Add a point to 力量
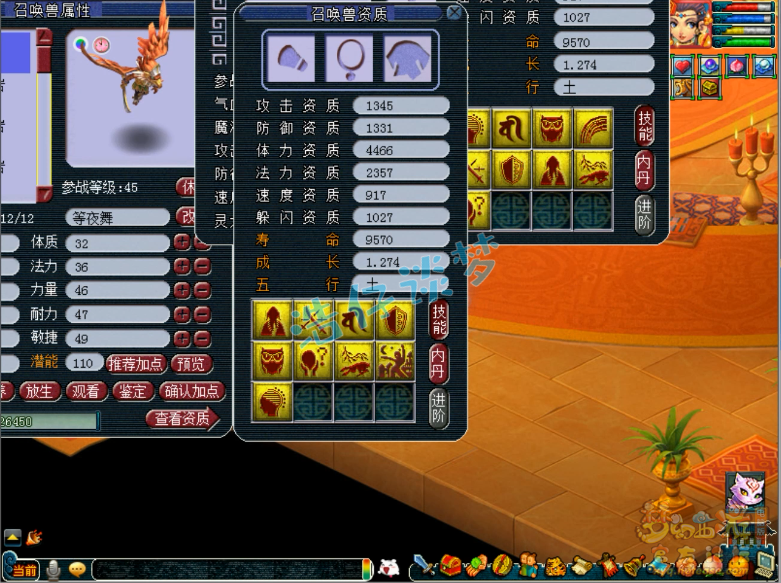Screen dimensions: 781x583 [182, 290]
